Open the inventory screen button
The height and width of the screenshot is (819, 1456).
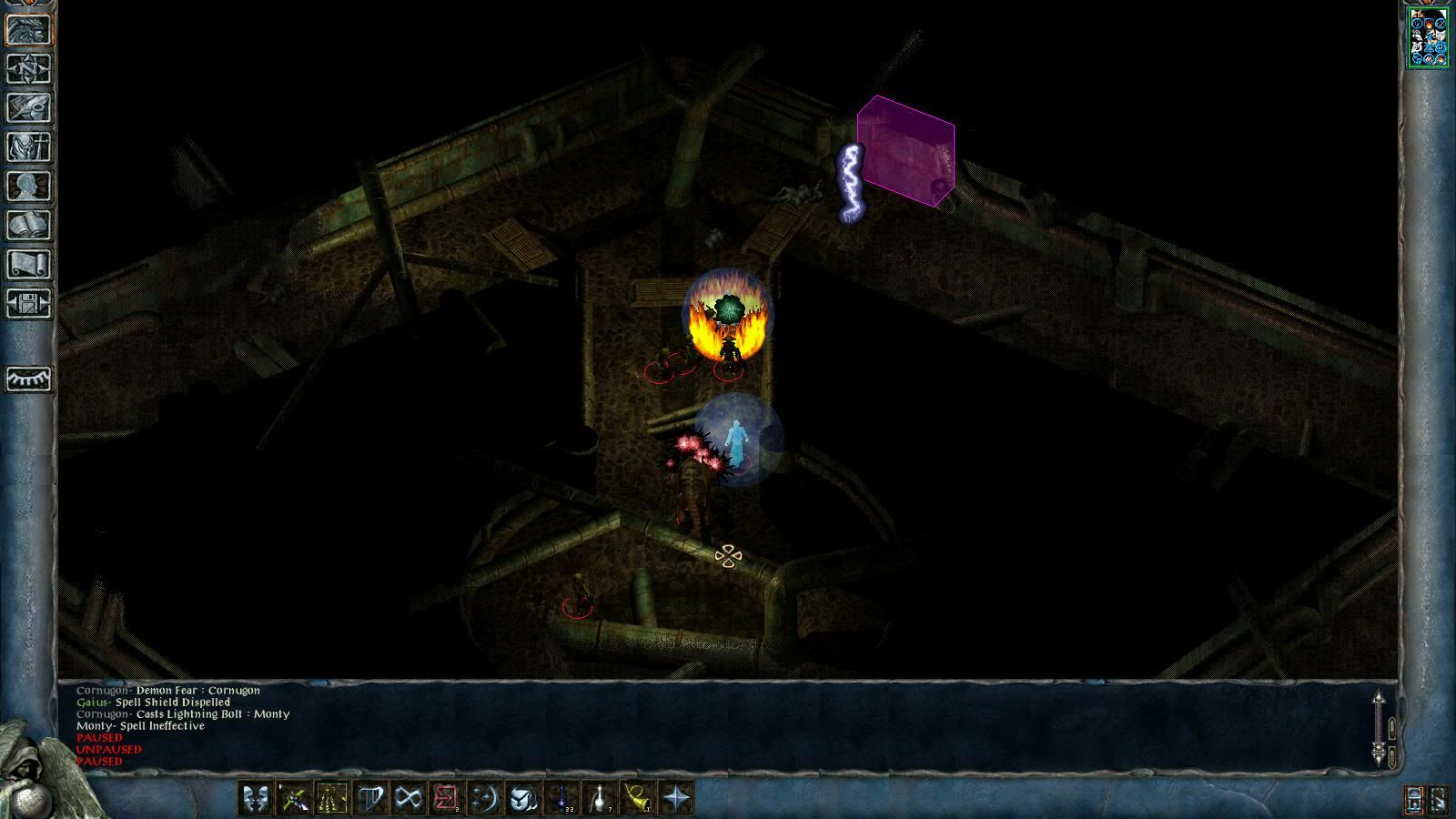coord(29,147)
